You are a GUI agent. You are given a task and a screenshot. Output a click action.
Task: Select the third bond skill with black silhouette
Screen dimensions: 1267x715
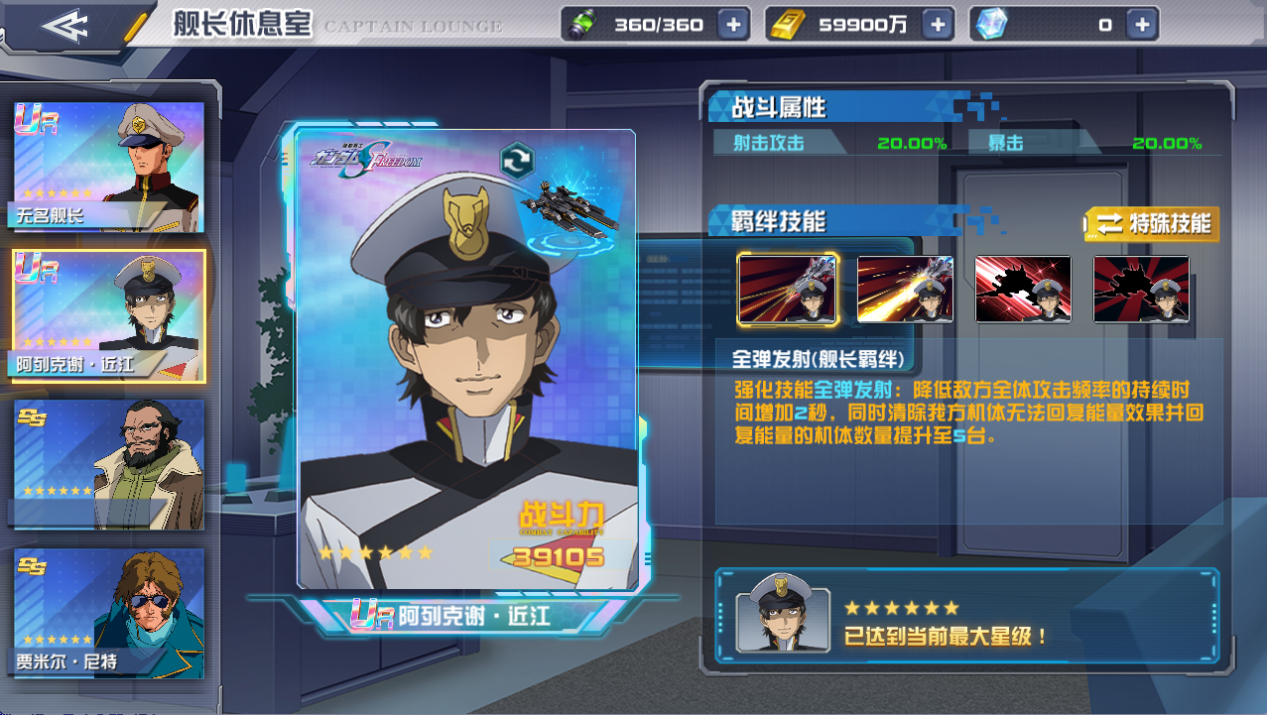tap(1023, 289)
